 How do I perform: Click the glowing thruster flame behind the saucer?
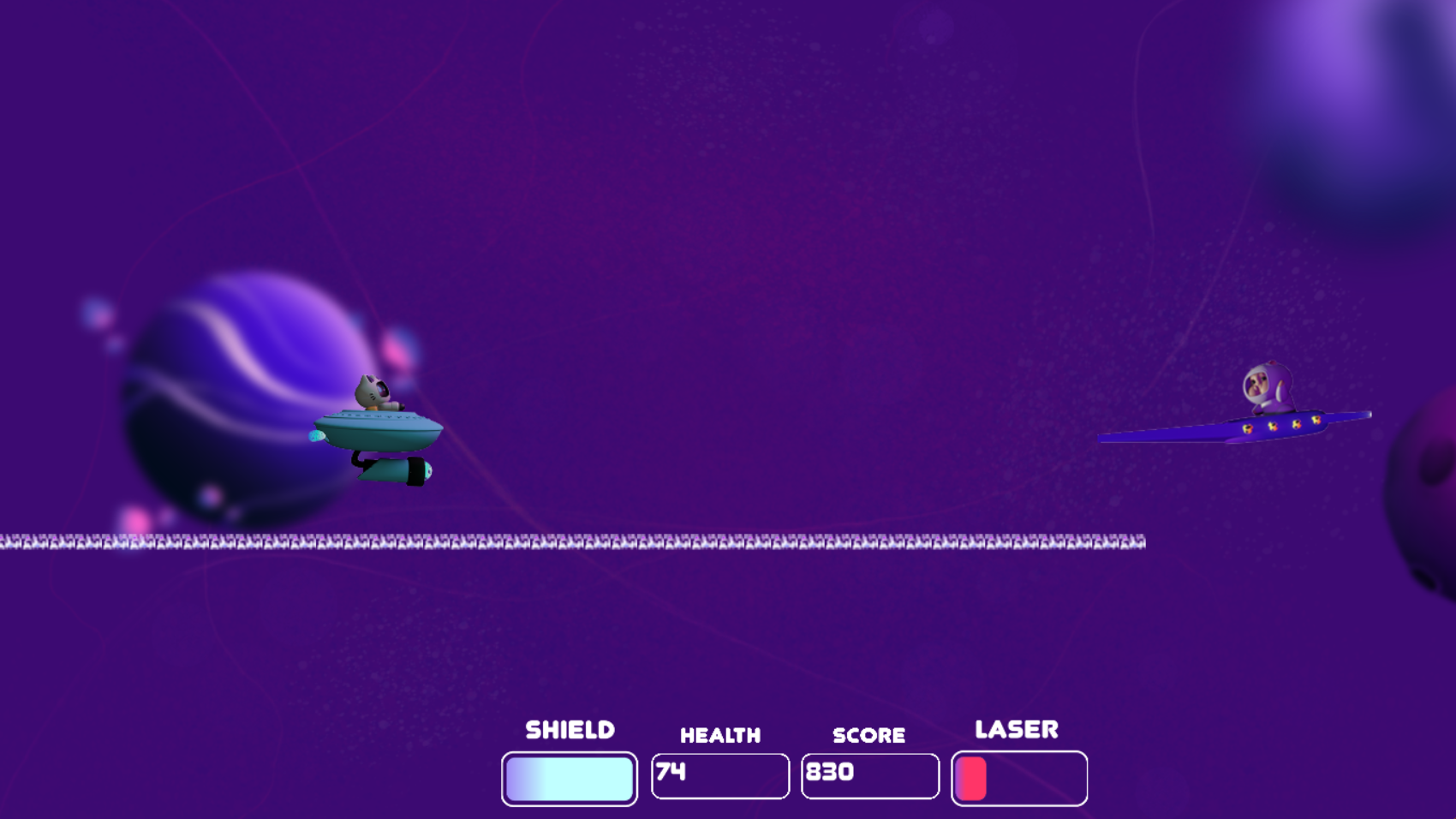(317, 434)
